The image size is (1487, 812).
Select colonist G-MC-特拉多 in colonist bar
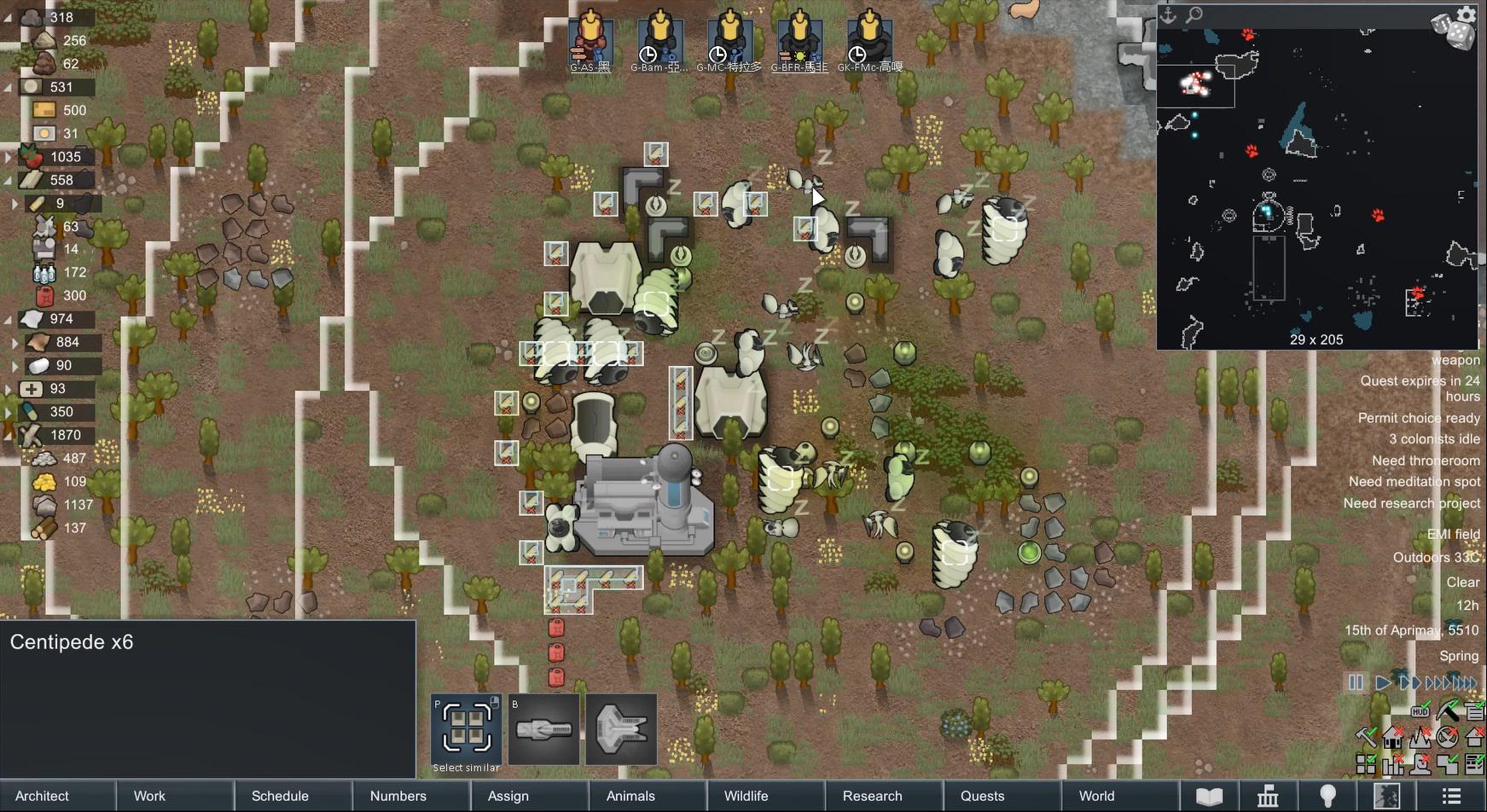coord(732,36)
